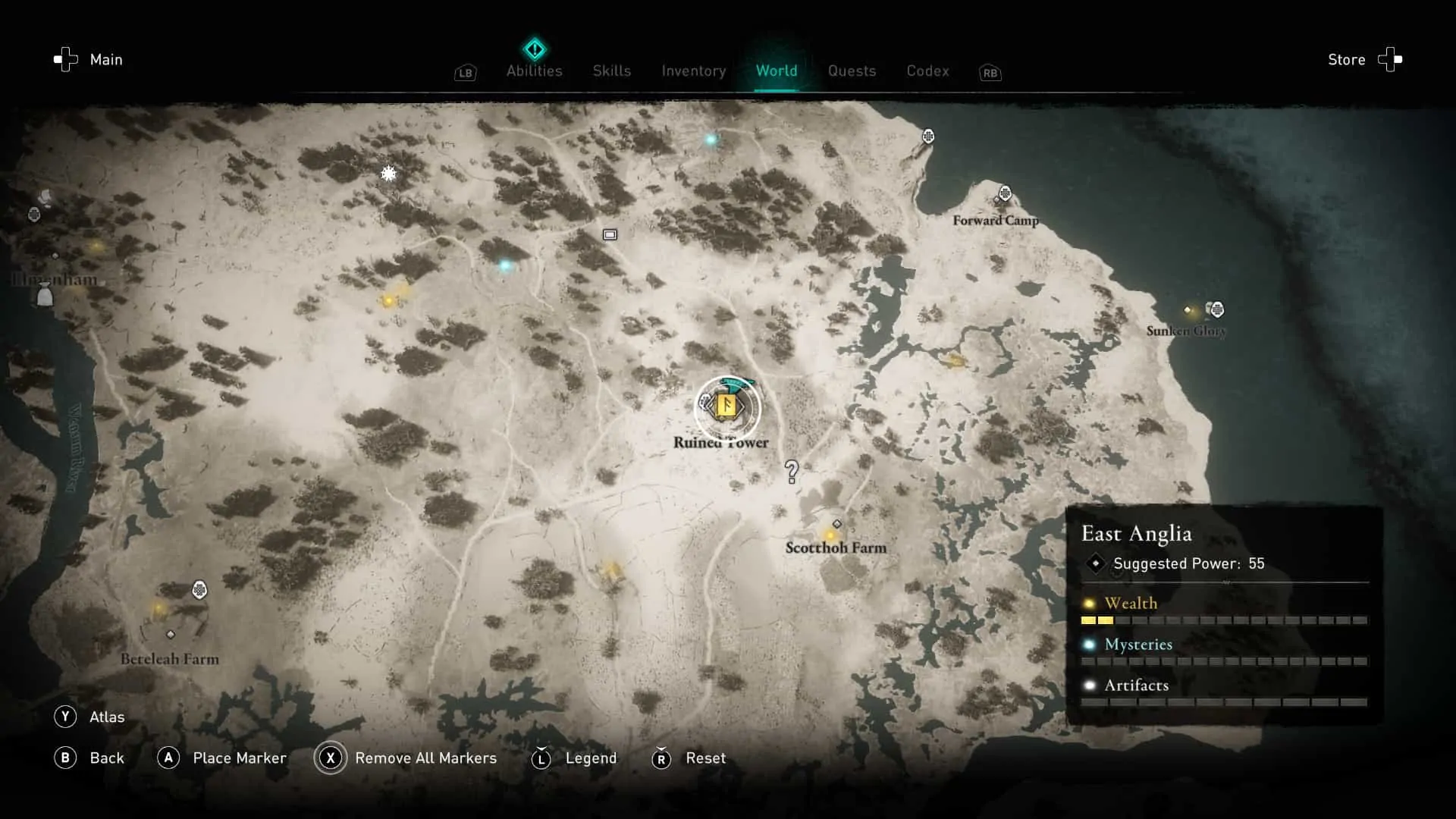Click the blue mystery glow near the forest
The image size is (1456, 819).
(504, 265)
